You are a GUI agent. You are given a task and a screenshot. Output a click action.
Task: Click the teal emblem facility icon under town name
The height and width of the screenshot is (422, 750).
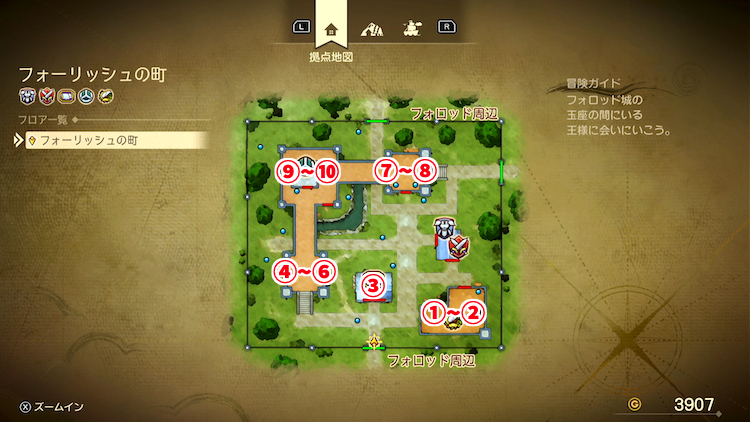click(x=85, y=96)
